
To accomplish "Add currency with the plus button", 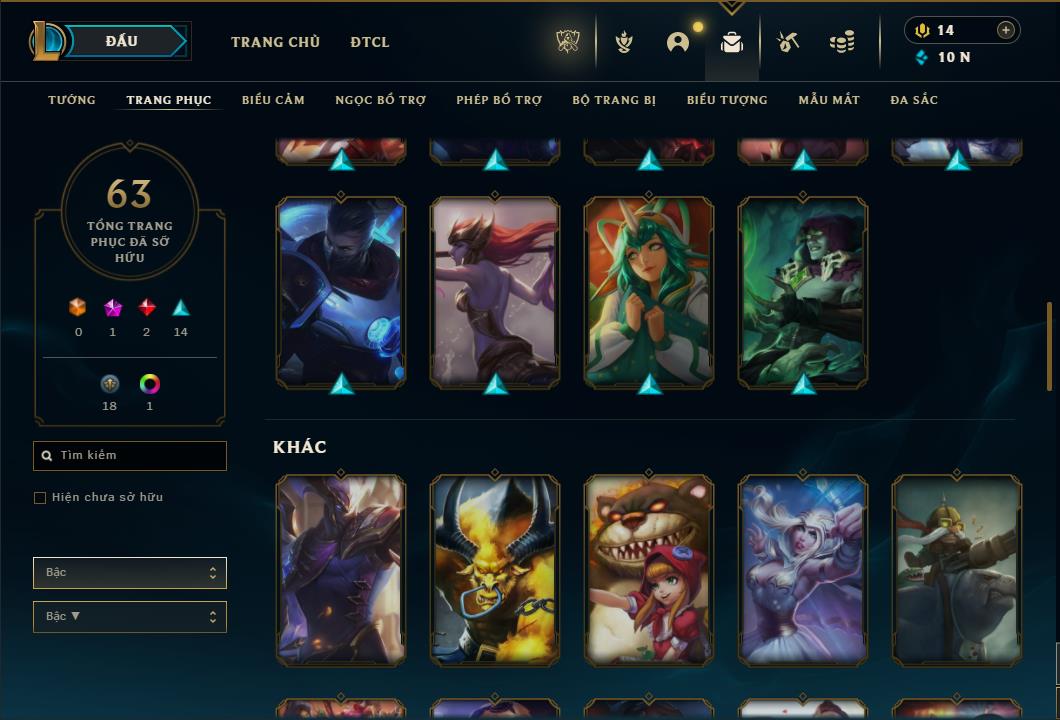I will point(1005,30).
